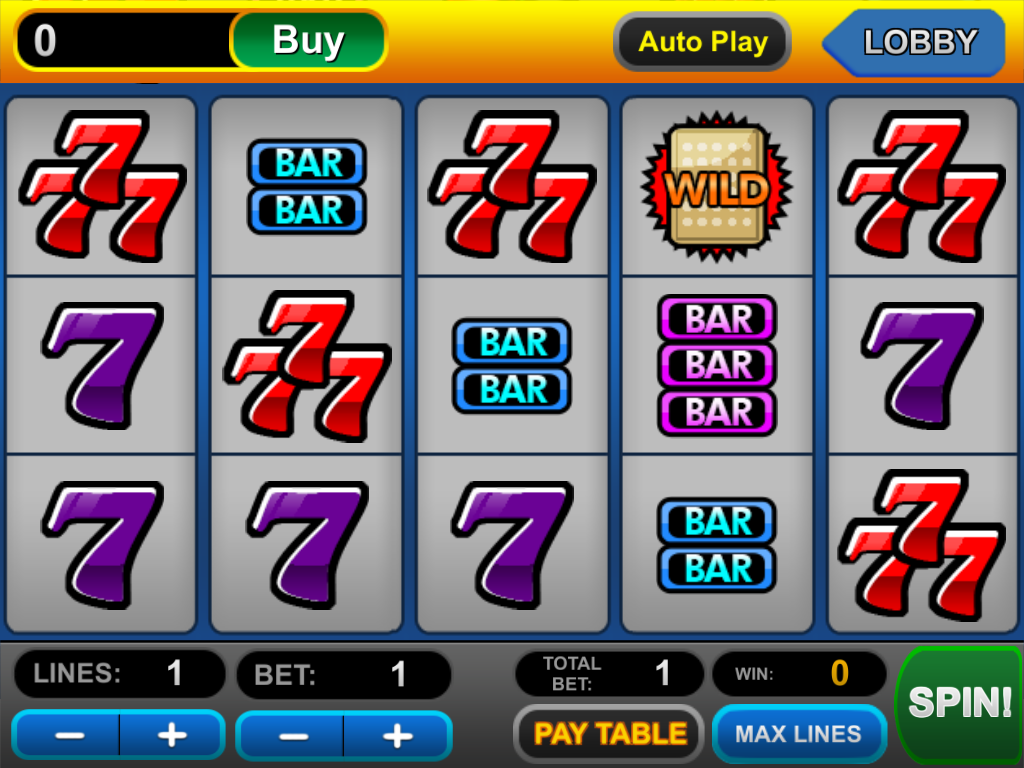The image size is (1024, 768).
Task: Activate Max Lines
Action: (798, 734)
